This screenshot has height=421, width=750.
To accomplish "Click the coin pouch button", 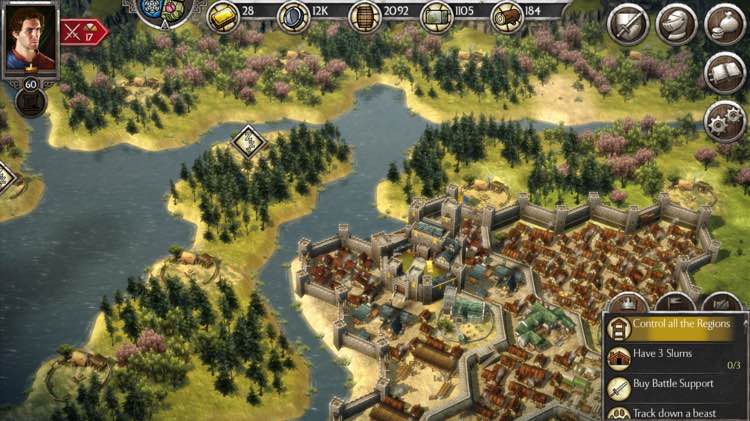I will pyautogui.click(x=725, y=24).
